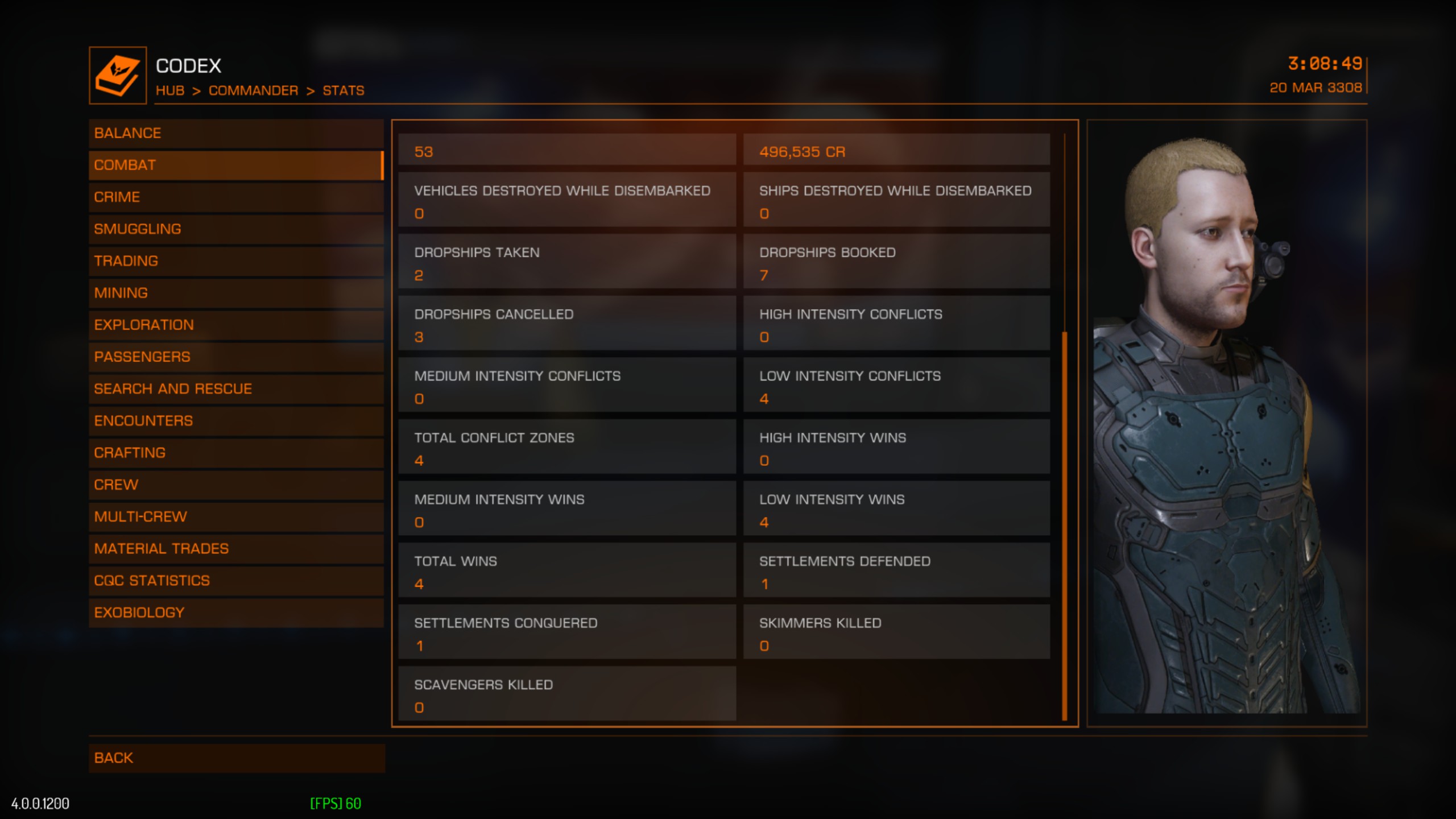The height and width of the screenshot is (819, 1456).
Task: Click the stats panel scrollbar
Action: pos(1064,523)
